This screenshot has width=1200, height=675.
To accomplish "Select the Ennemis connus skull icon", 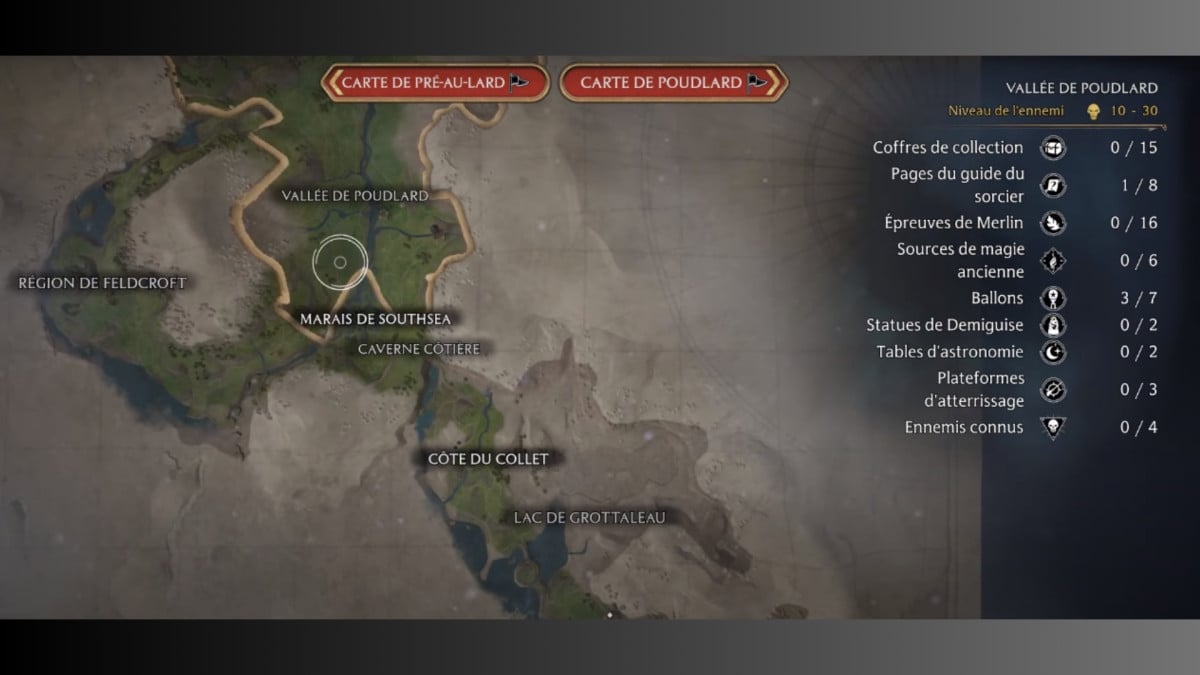I will click(1053, 427).
